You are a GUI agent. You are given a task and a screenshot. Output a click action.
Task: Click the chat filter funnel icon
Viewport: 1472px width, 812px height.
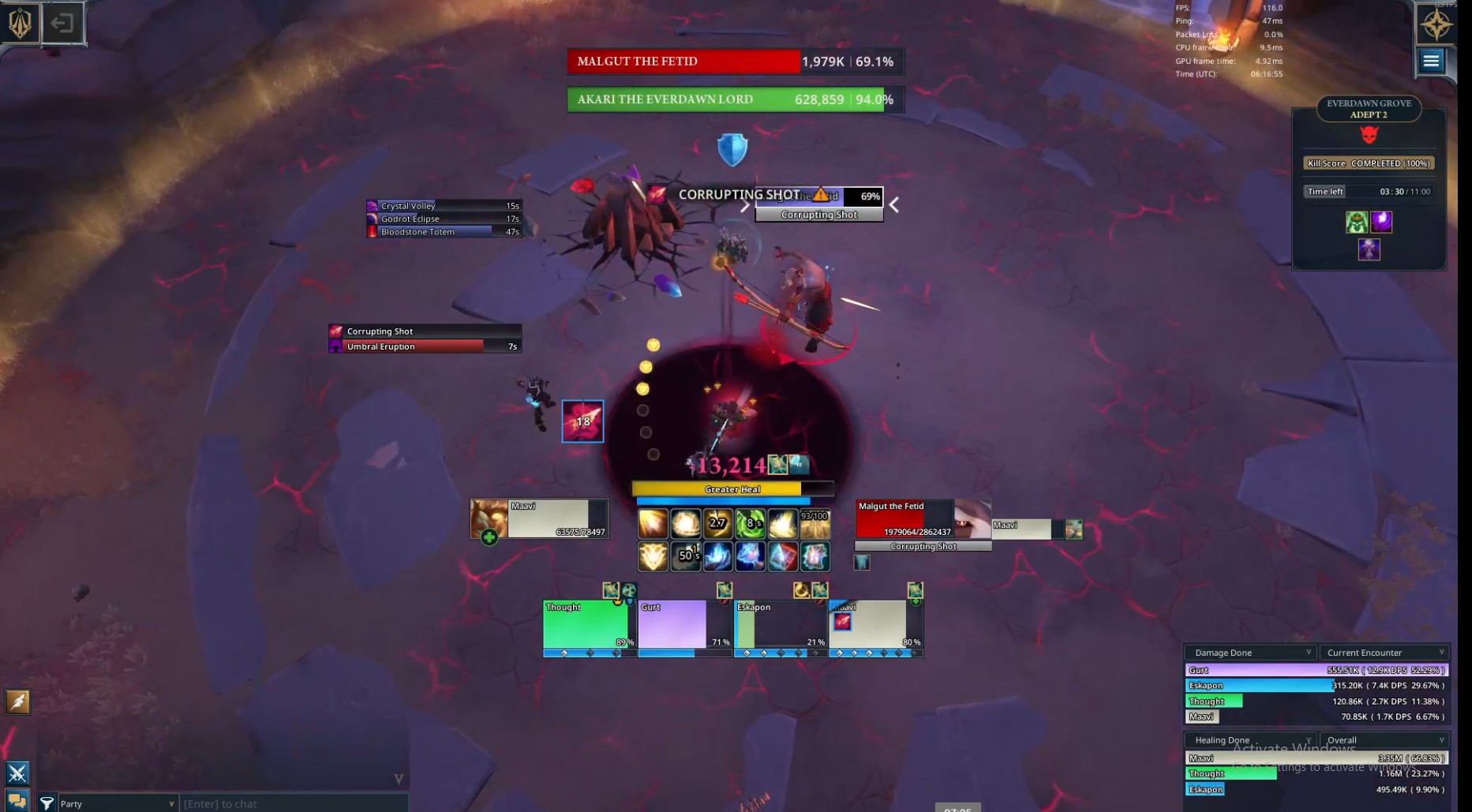(47, 803)
